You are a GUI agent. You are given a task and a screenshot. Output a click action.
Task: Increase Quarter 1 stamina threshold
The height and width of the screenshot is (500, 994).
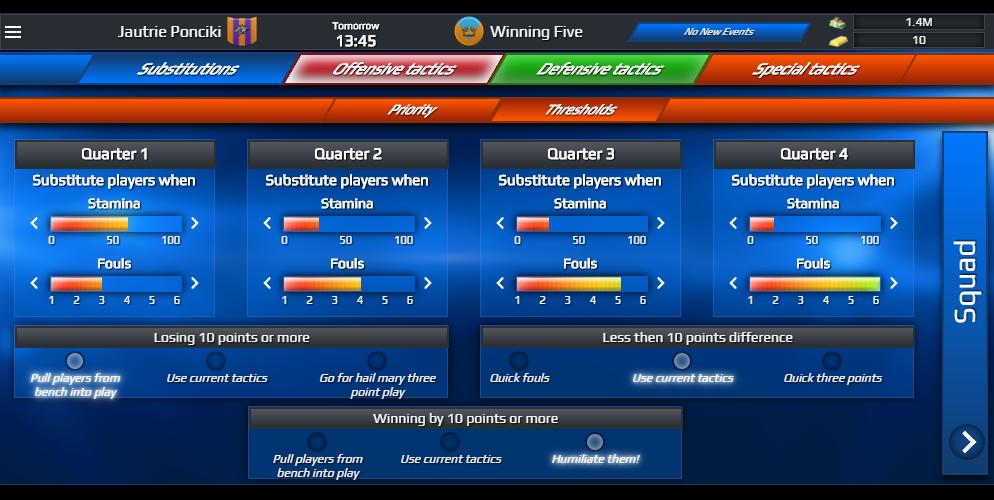(195, 224)
